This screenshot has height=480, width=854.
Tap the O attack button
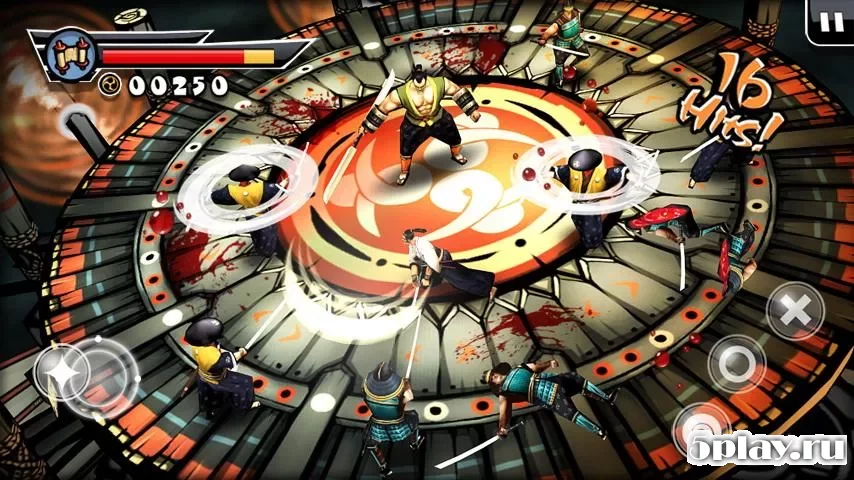tap(737, 364)
